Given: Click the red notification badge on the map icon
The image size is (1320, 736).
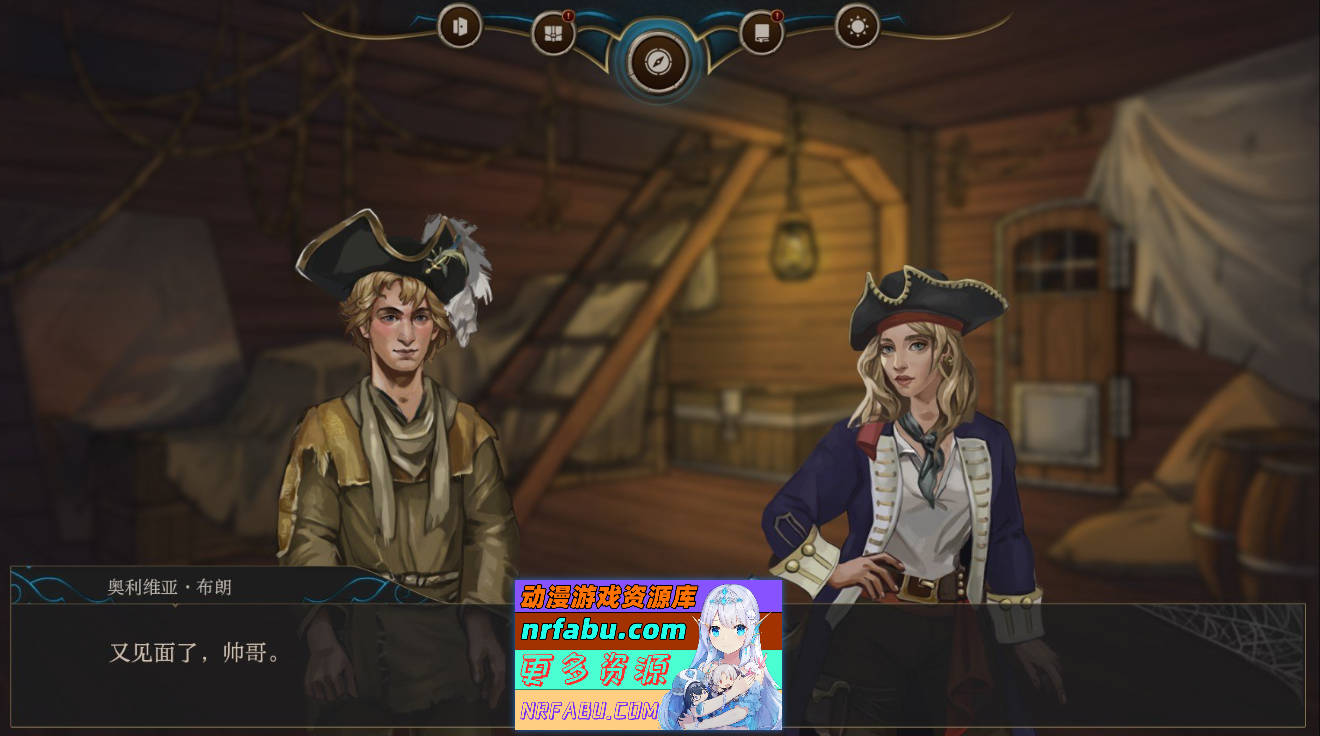Looking at the screenshot, I should tap(570, 16).
